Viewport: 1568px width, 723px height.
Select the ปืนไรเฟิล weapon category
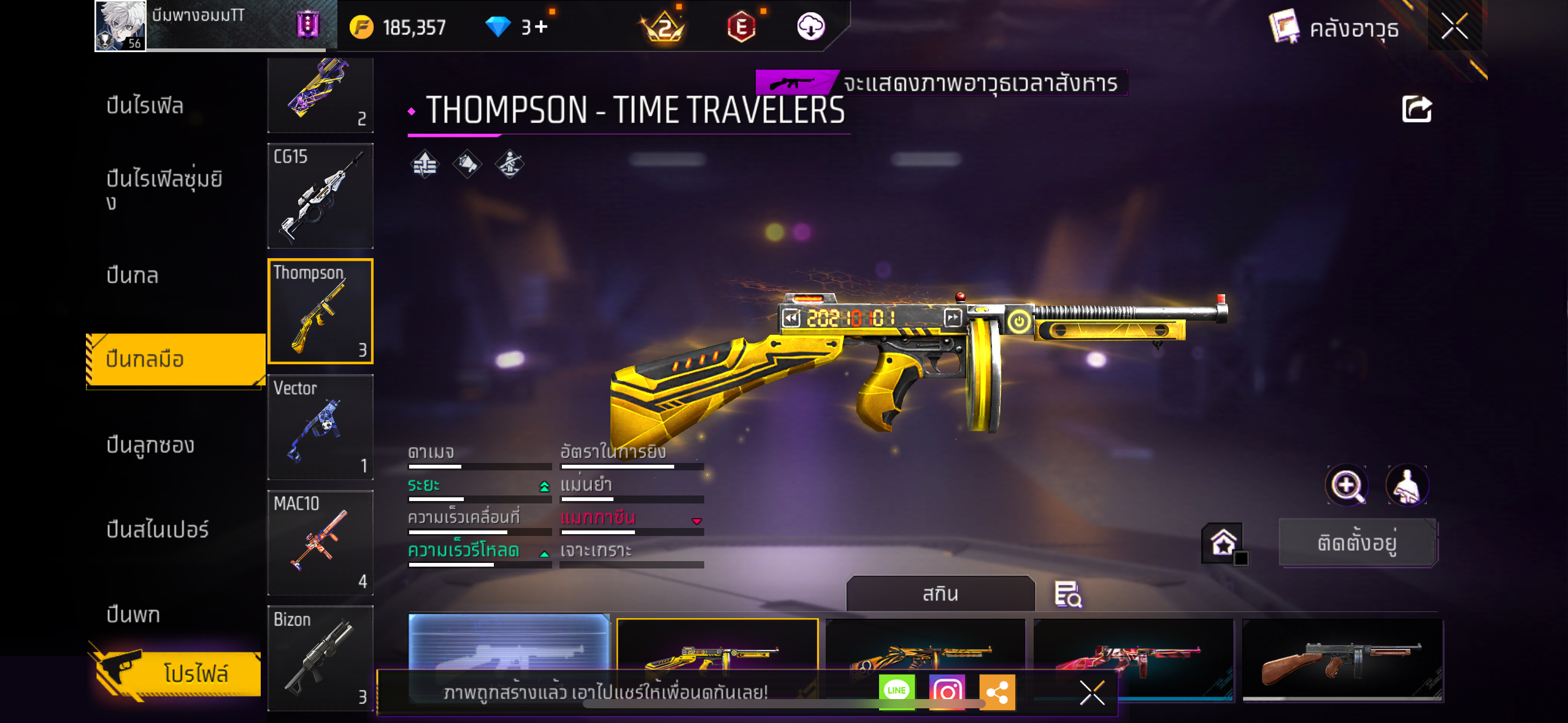point(145,105)
